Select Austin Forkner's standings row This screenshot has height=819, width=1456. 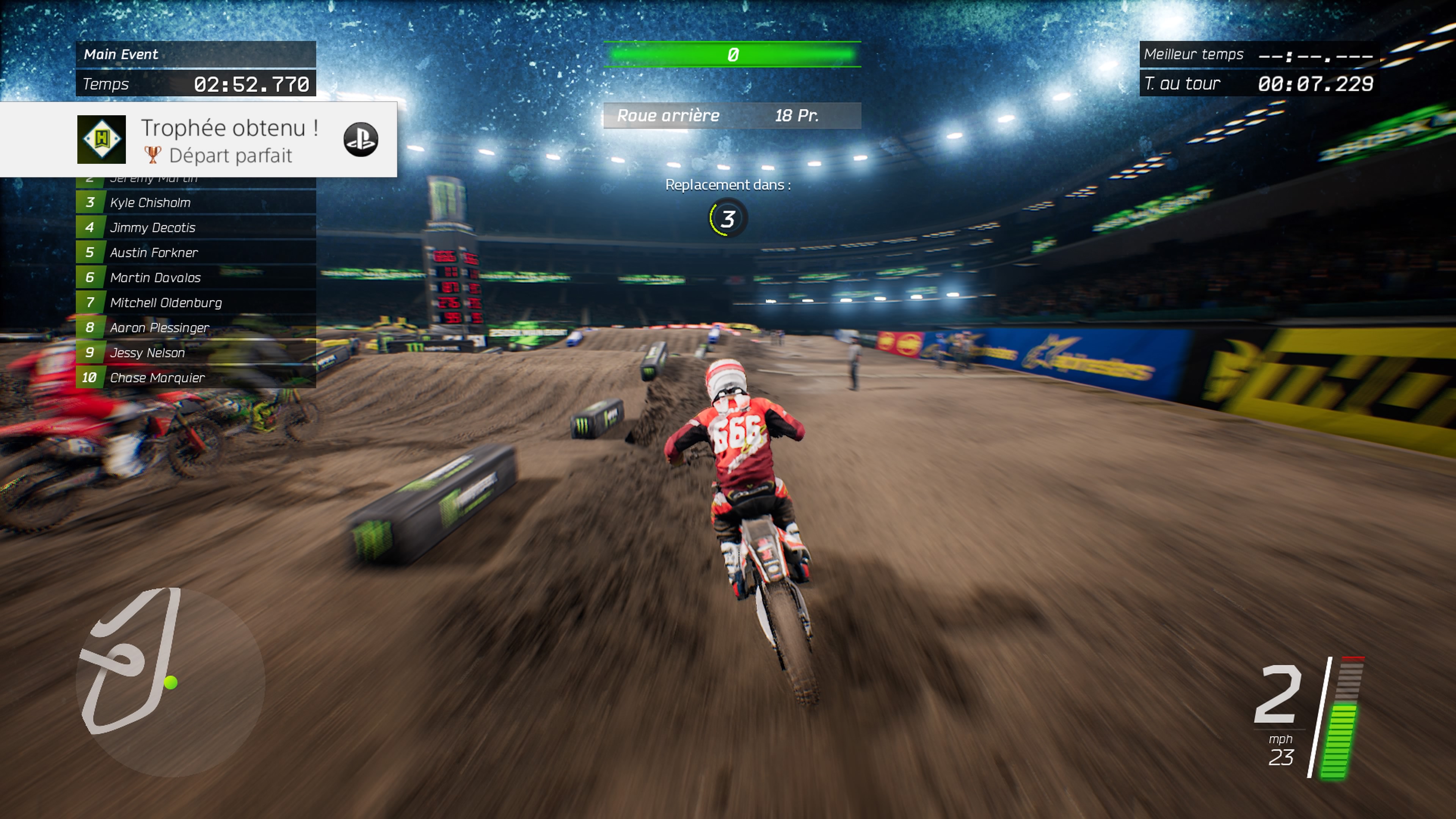tap(196, 252)
